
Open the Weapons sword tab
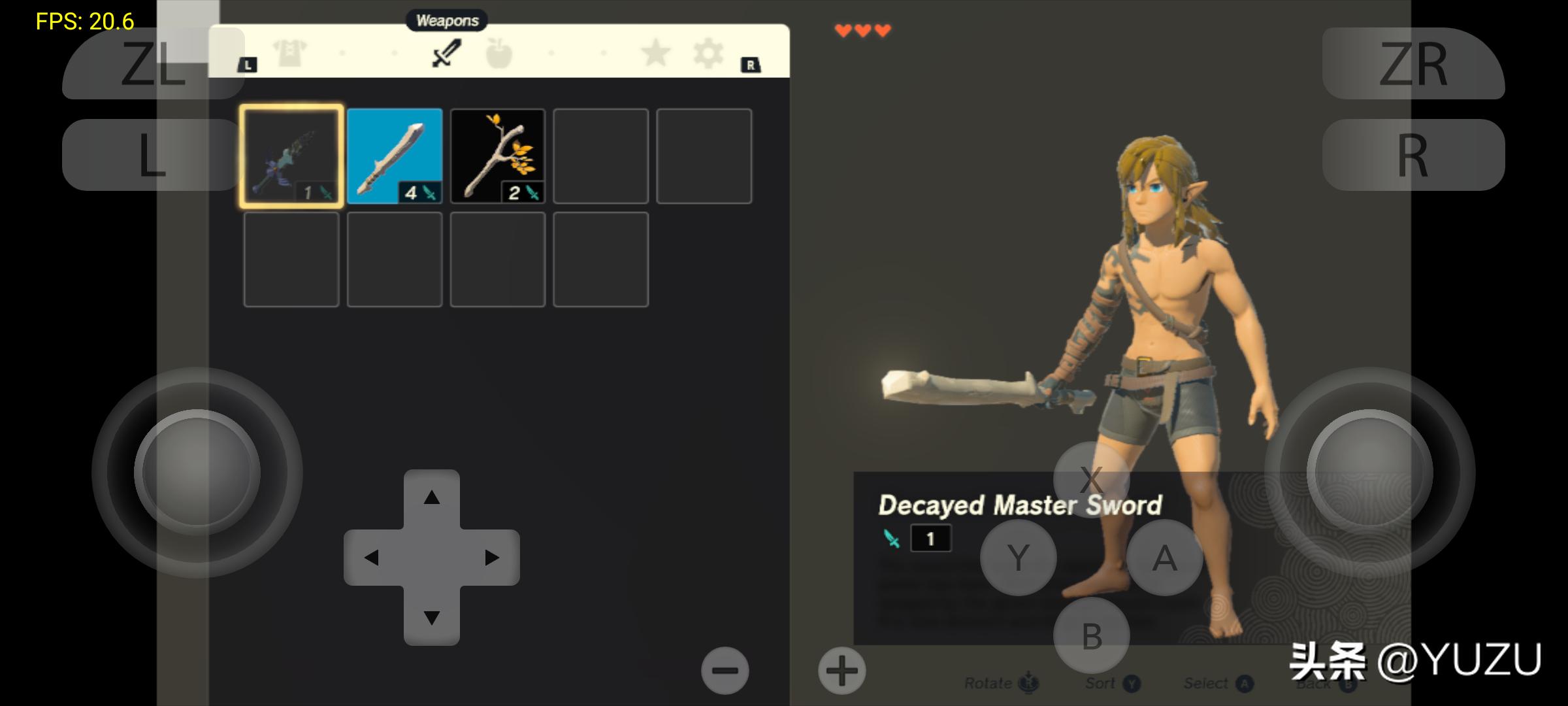[x=447, y=54]
